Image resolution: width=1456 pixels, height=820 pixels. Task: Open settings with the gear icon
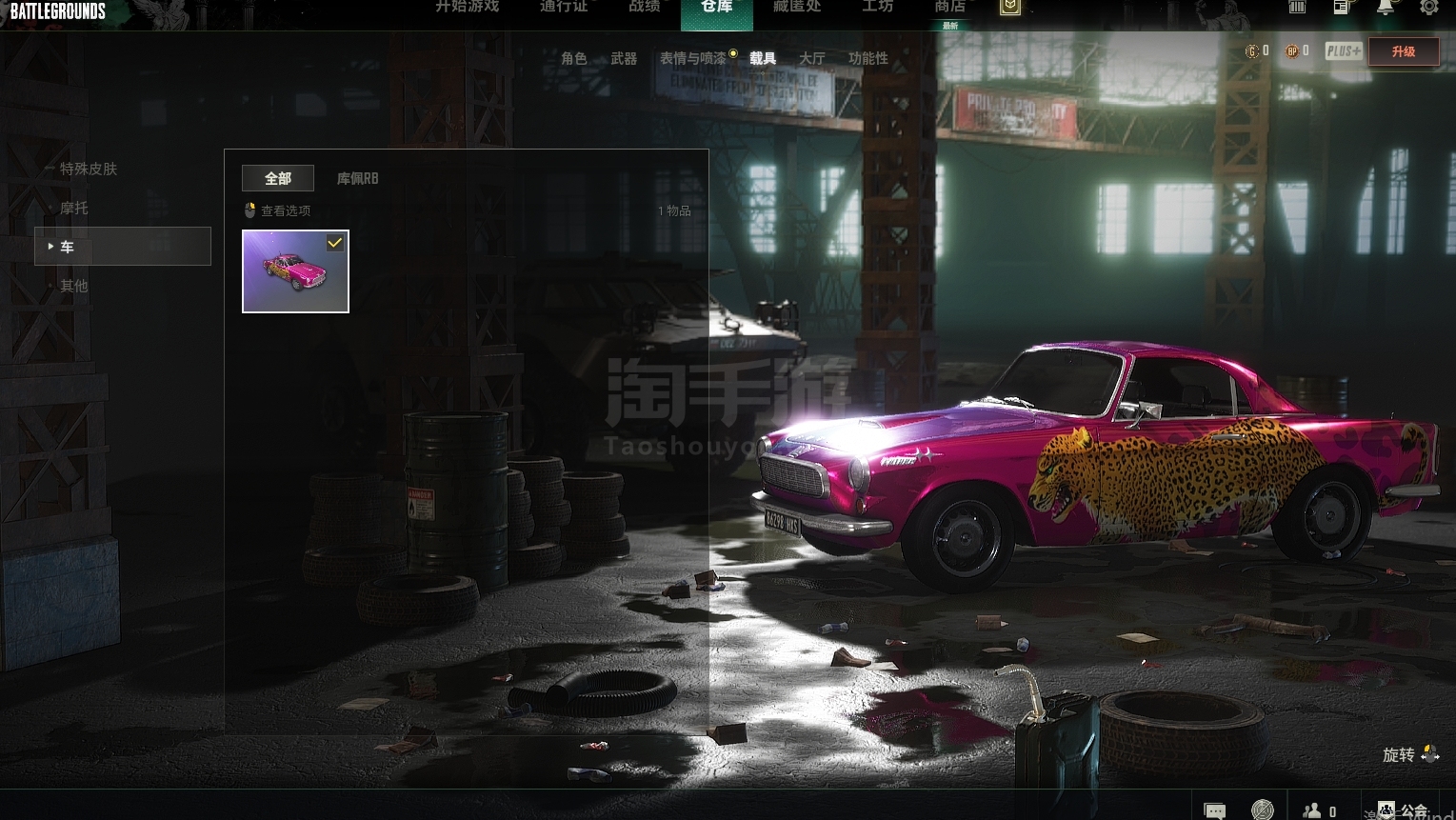coord(1428,8)
